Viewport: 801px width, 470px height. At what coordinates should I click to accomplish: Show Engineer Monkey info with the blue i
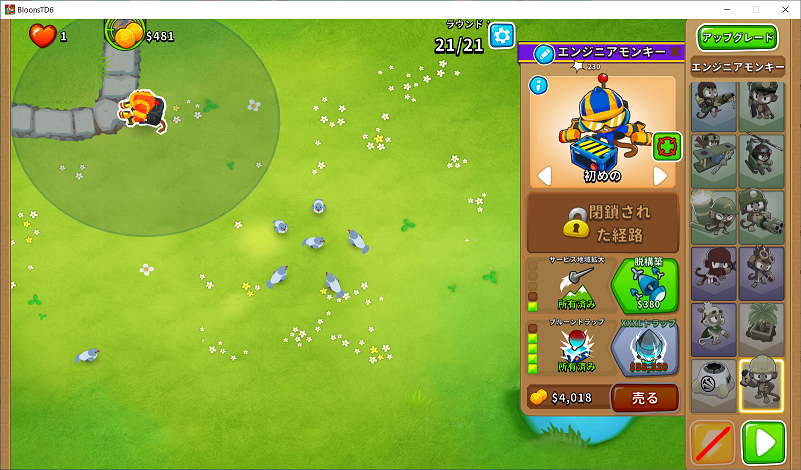539,85
